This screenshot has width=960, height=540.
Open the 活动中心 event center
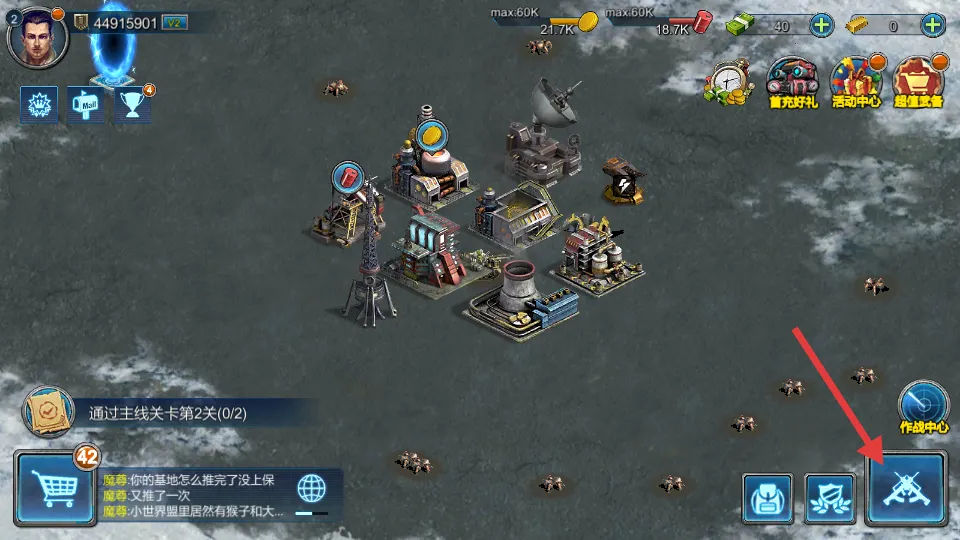coord(856,82)
